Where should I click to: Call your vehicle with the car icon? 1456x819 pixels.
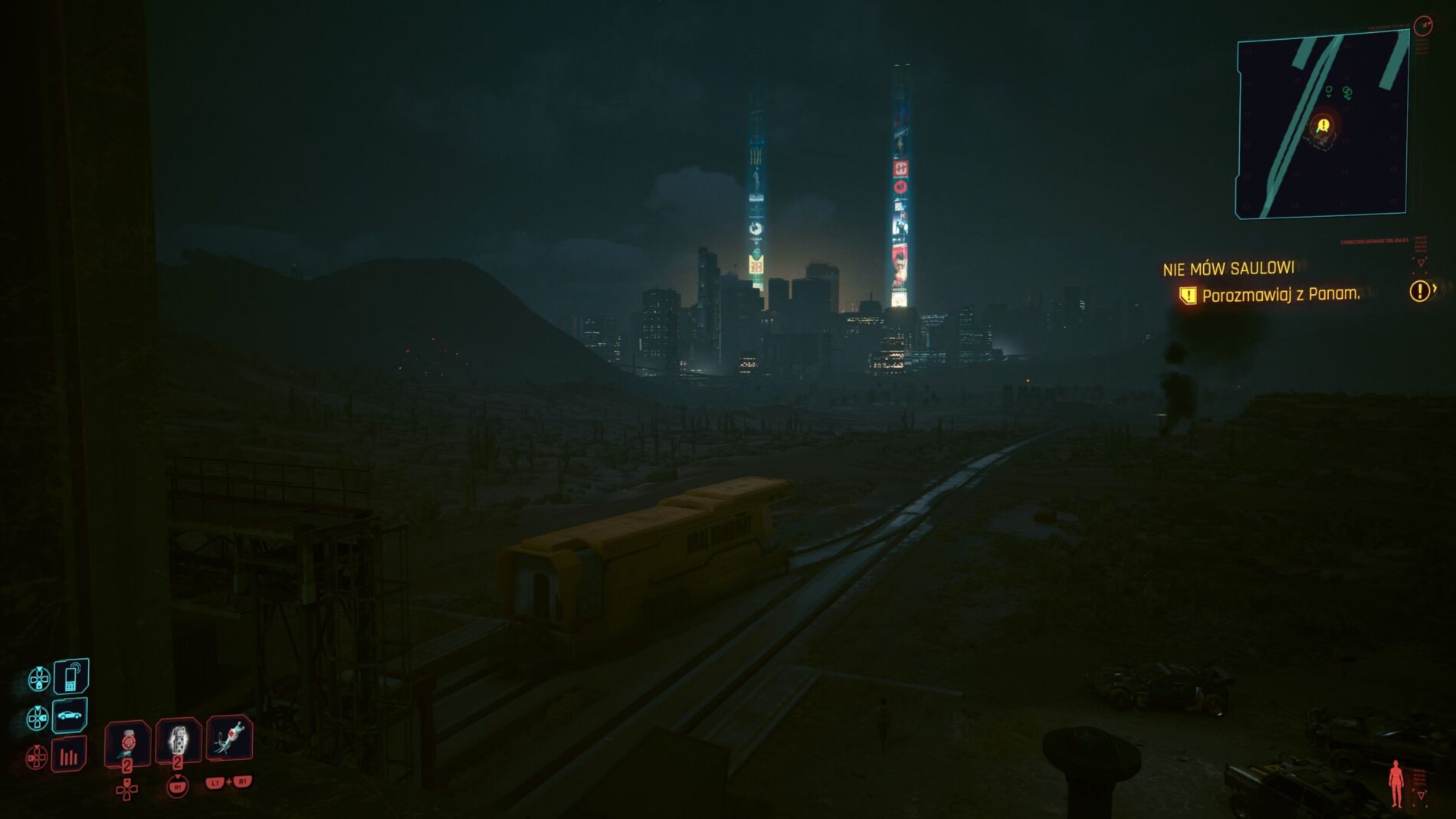click(x=70, y=716)
